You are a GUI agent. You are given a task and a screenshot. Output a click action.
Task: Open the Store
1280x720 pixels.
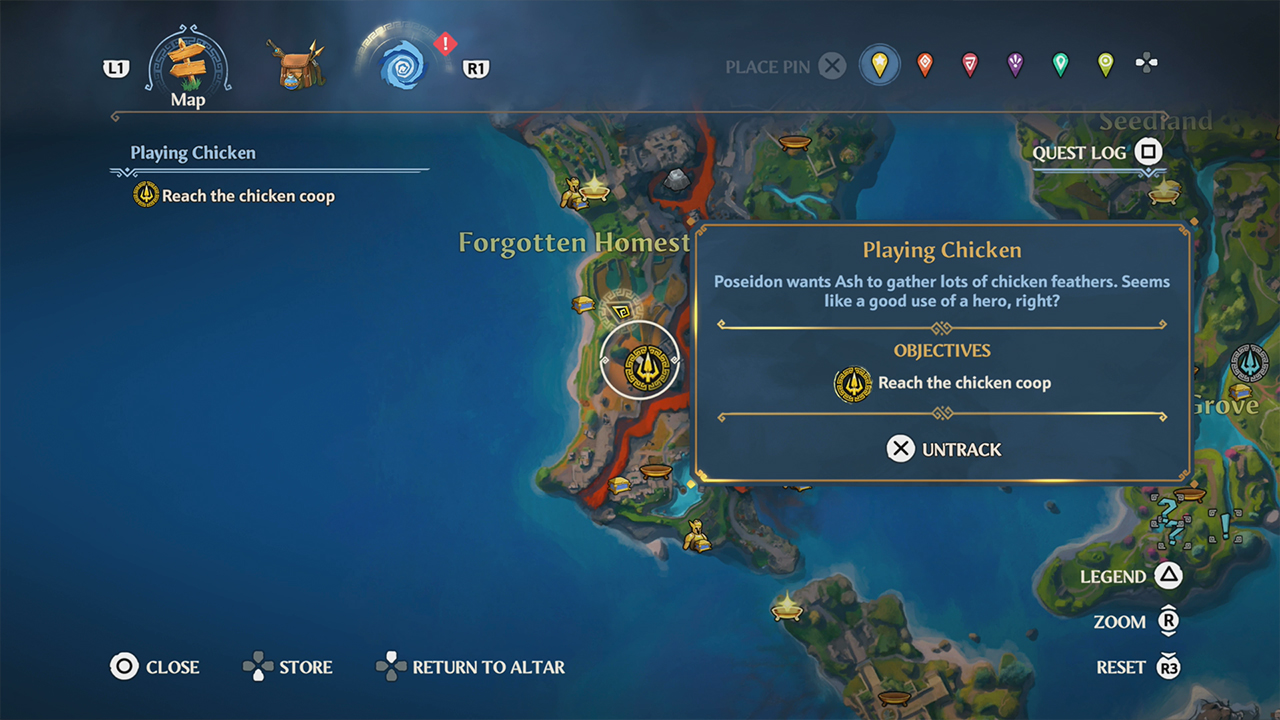(x=288, y=667)
